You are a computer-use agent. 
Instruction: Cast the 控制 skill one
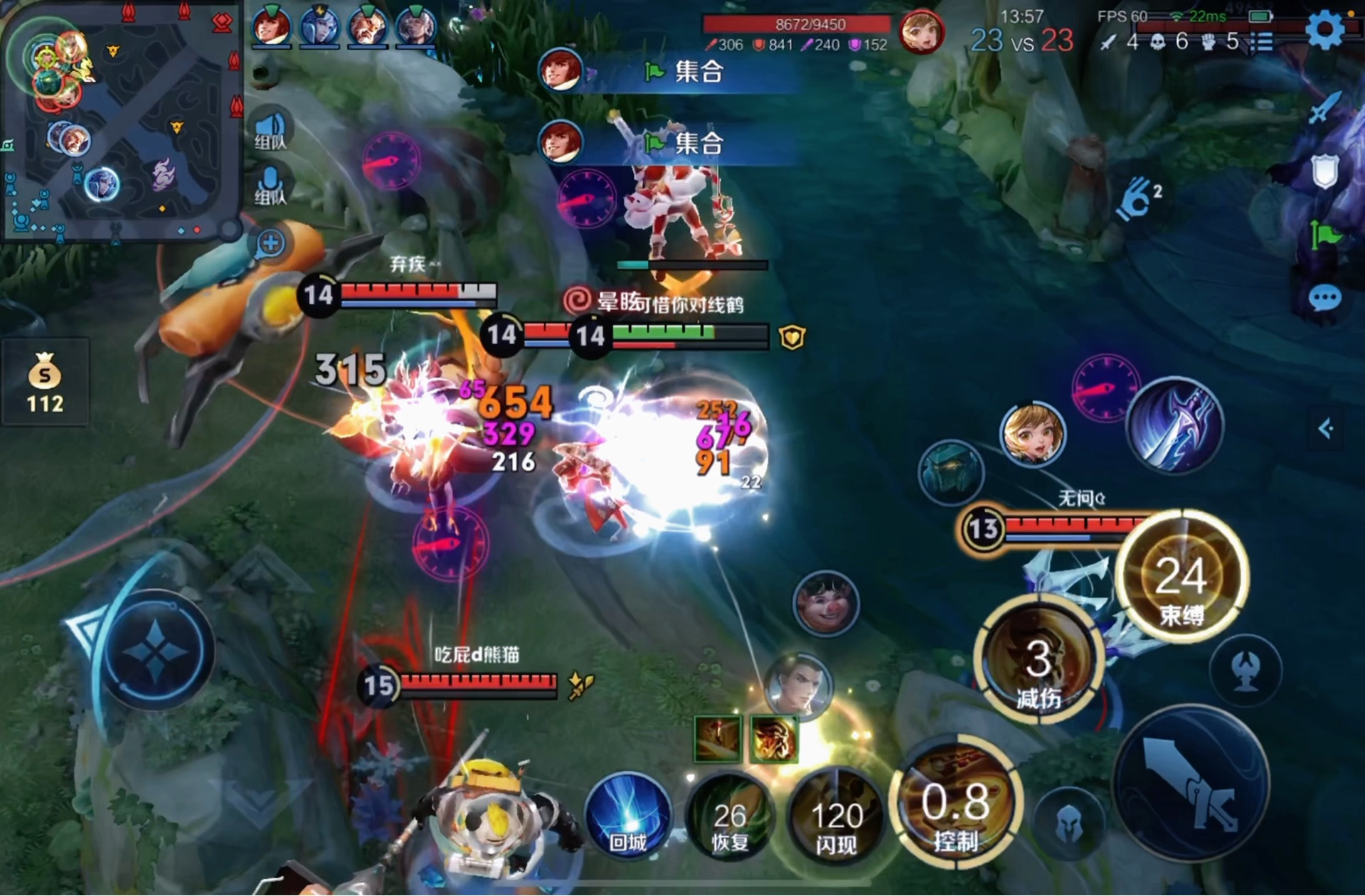click(x=957, y=804)
